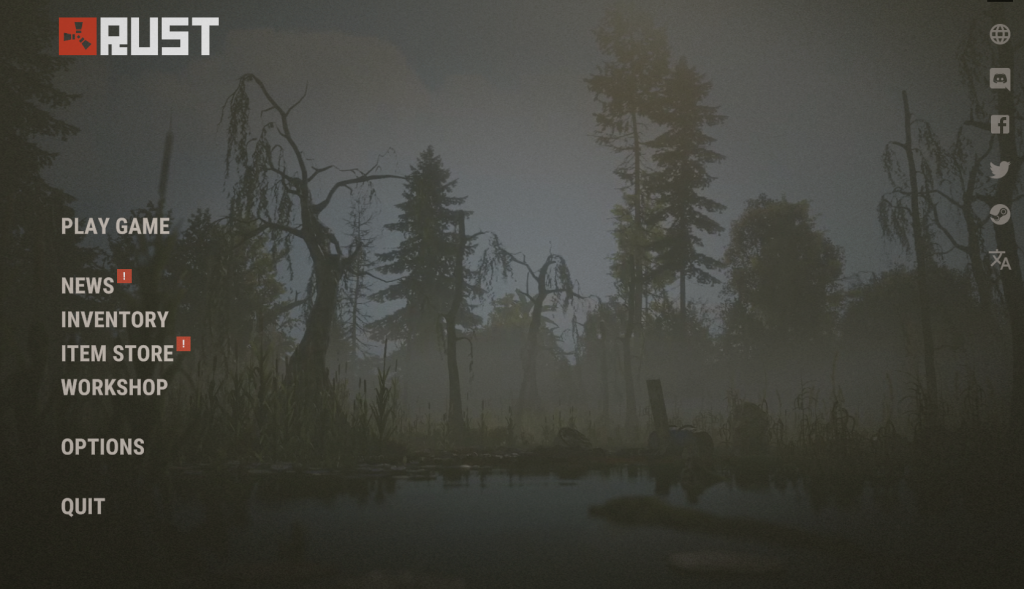Visit the Facebook page icon

point(1000,124)
